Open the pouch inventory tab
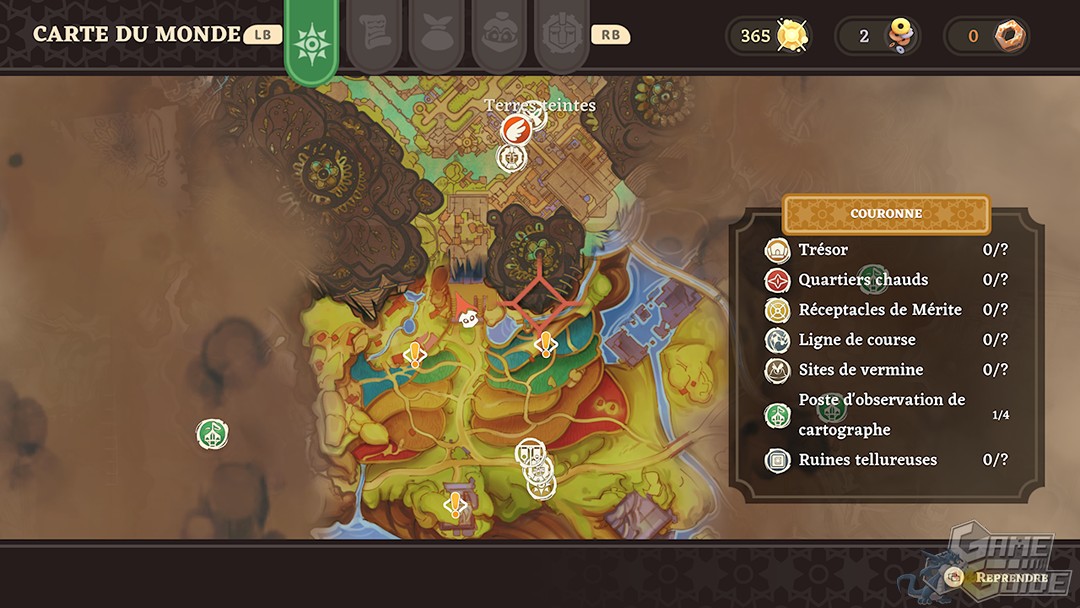The image size is (1080, 608). click(437, 36)
